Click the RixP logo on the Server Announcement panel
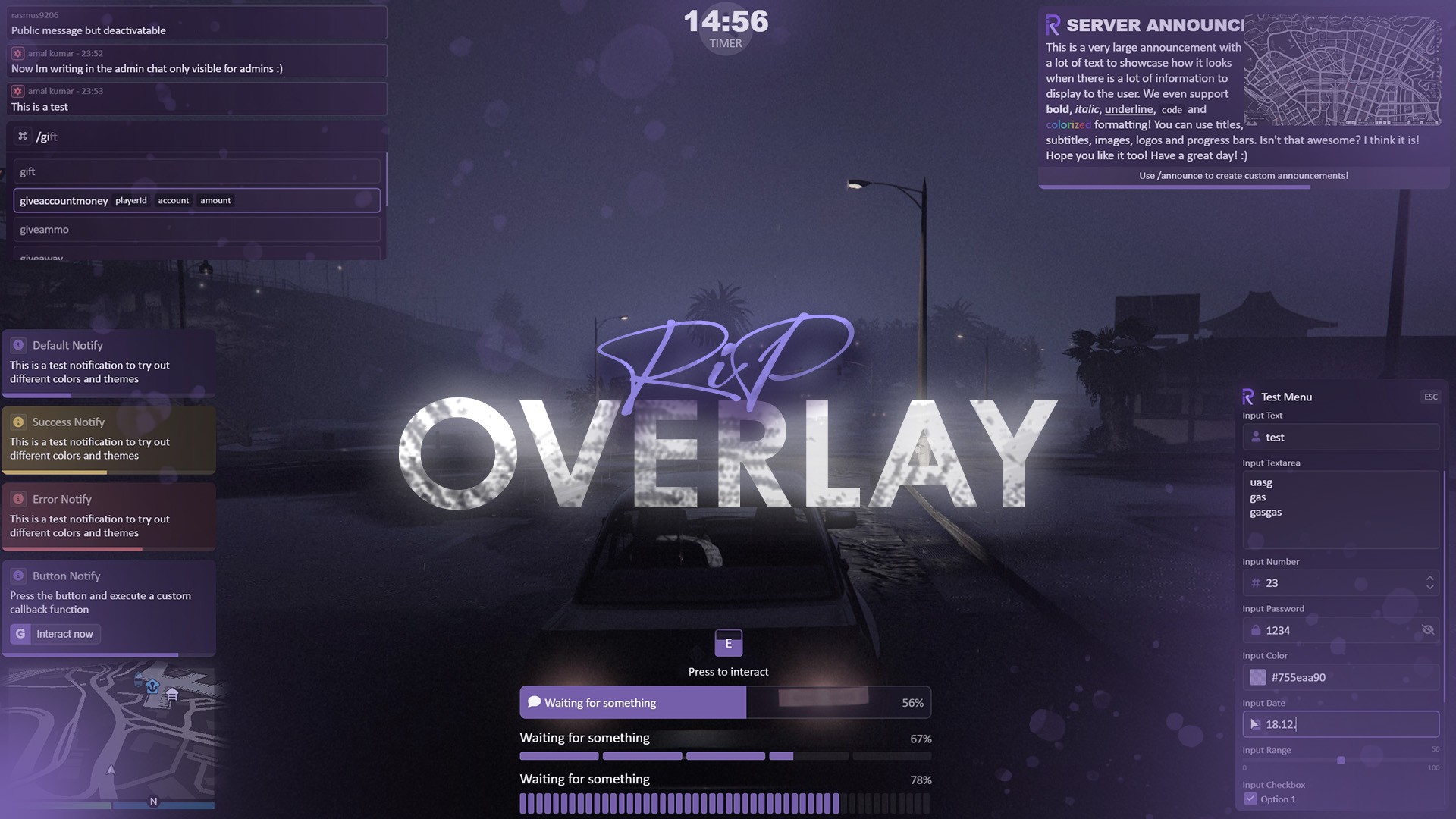 pyautogui.click(x=1053, y=25)
